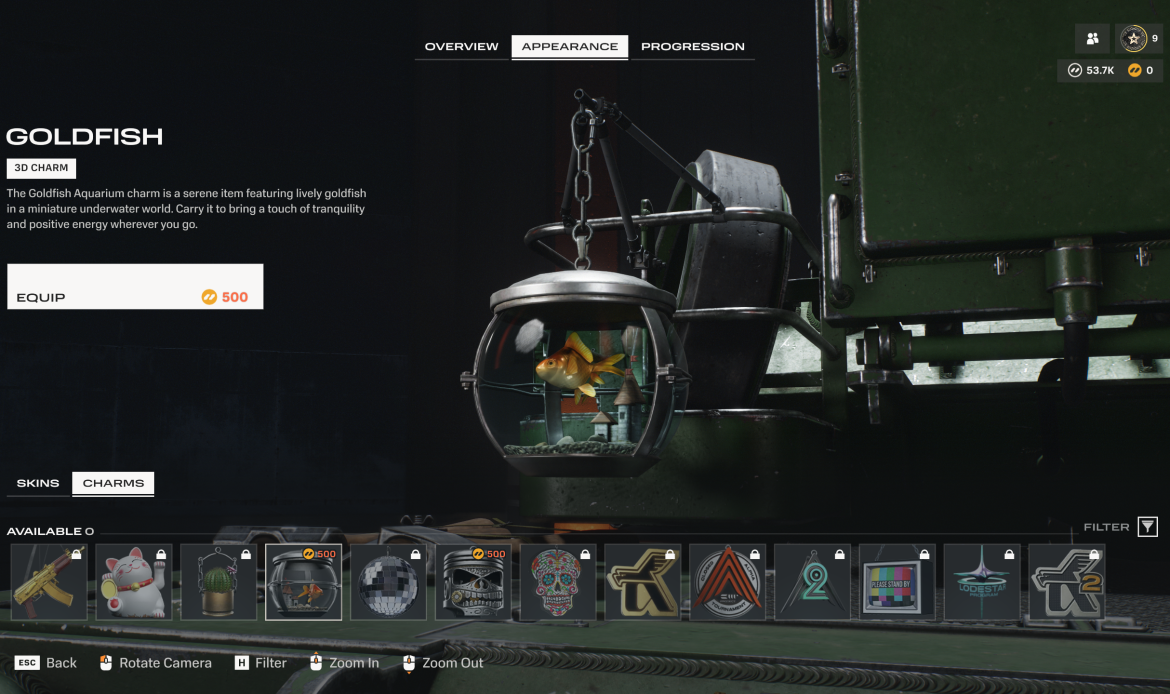Pick the potted cactus charm
1170x694 pixels.
pos(218,582)
